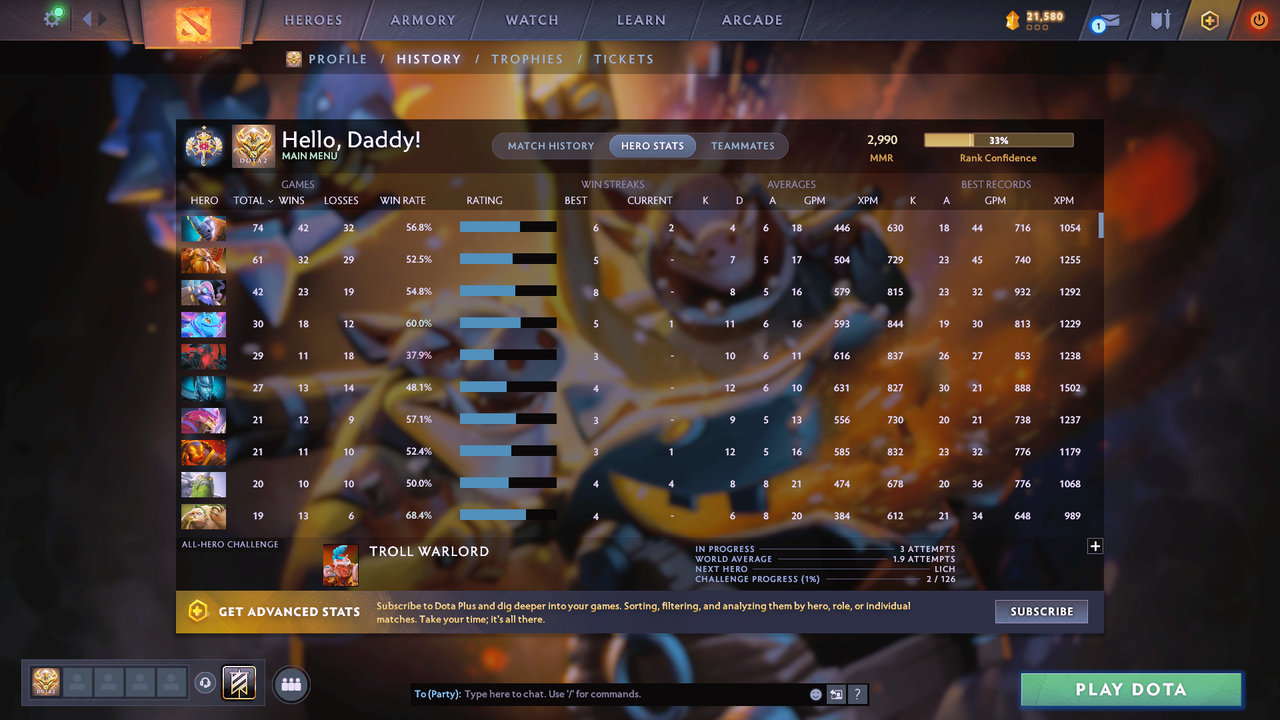Screen dimensions: 1280x720
Task: Click the PLAY DOTA button
Action: point(1130,689)
